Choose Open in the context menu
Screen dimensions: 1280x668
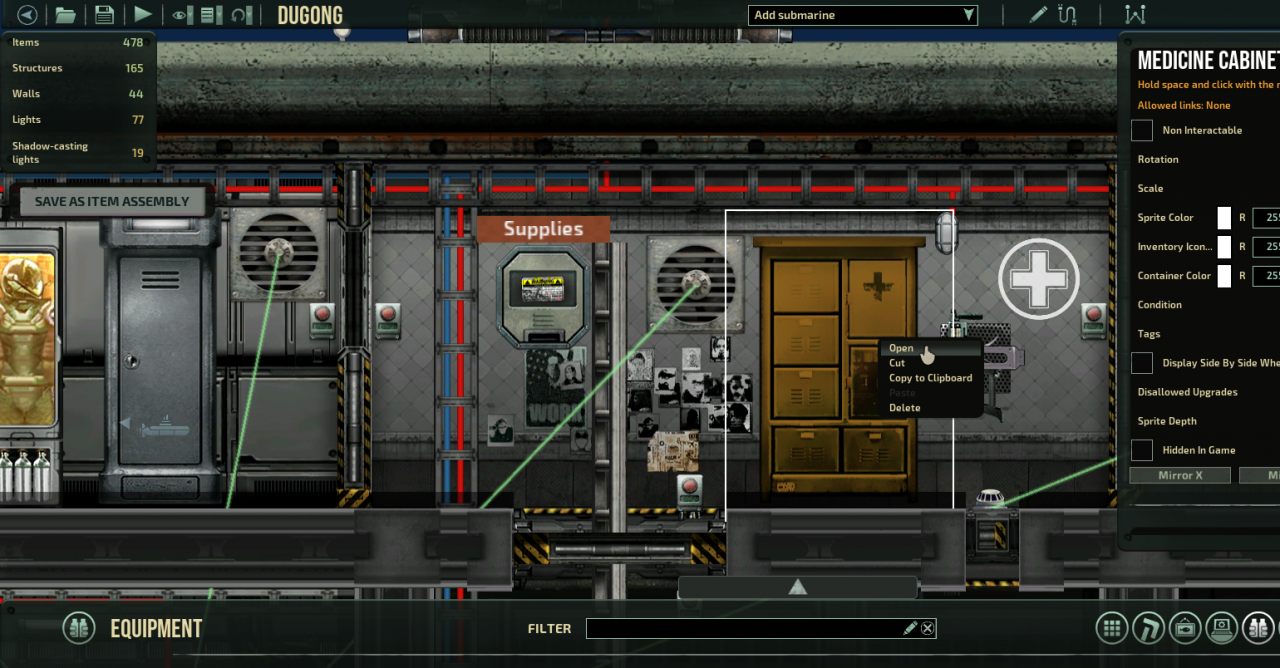[x=901, y=348]
